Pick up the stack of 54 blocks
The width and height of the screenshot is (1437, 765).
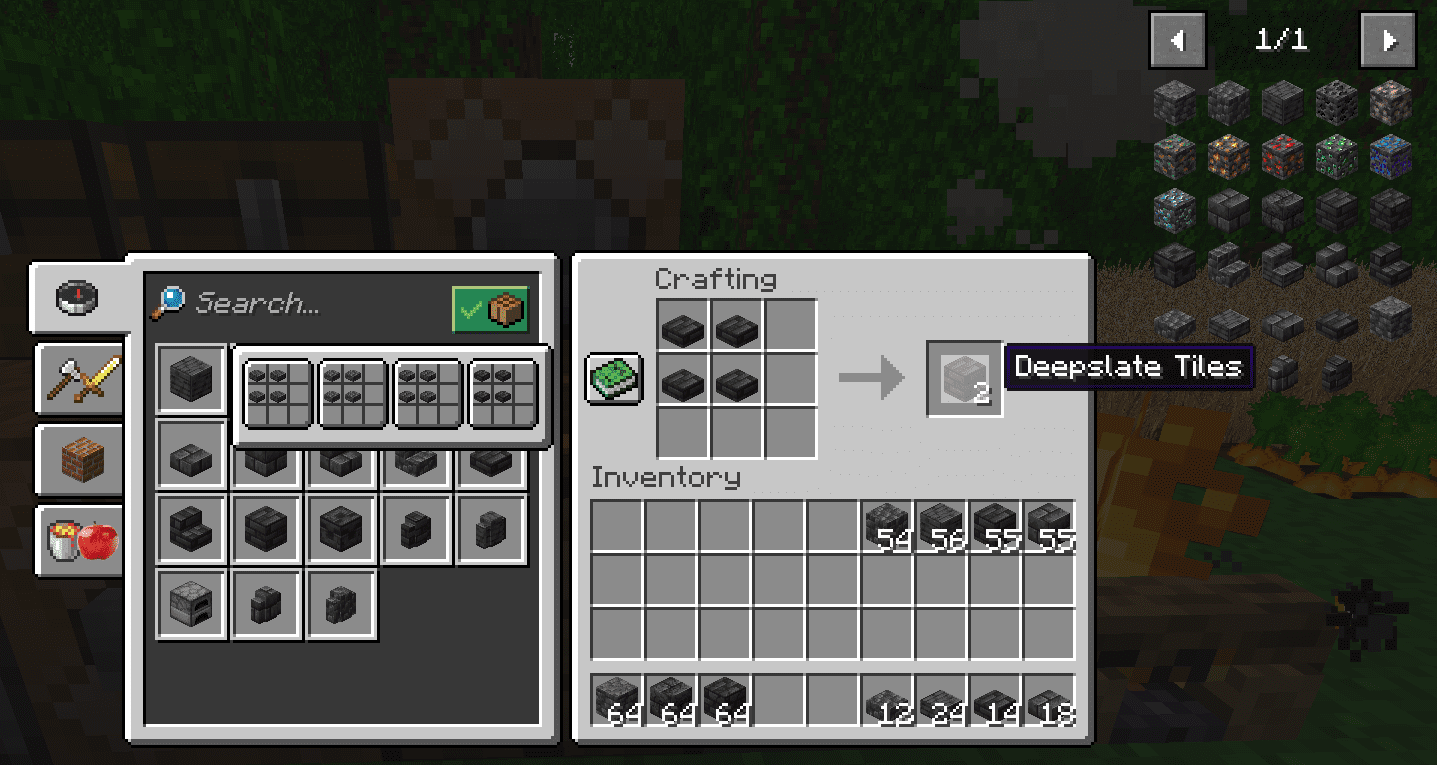pos(887,526)
